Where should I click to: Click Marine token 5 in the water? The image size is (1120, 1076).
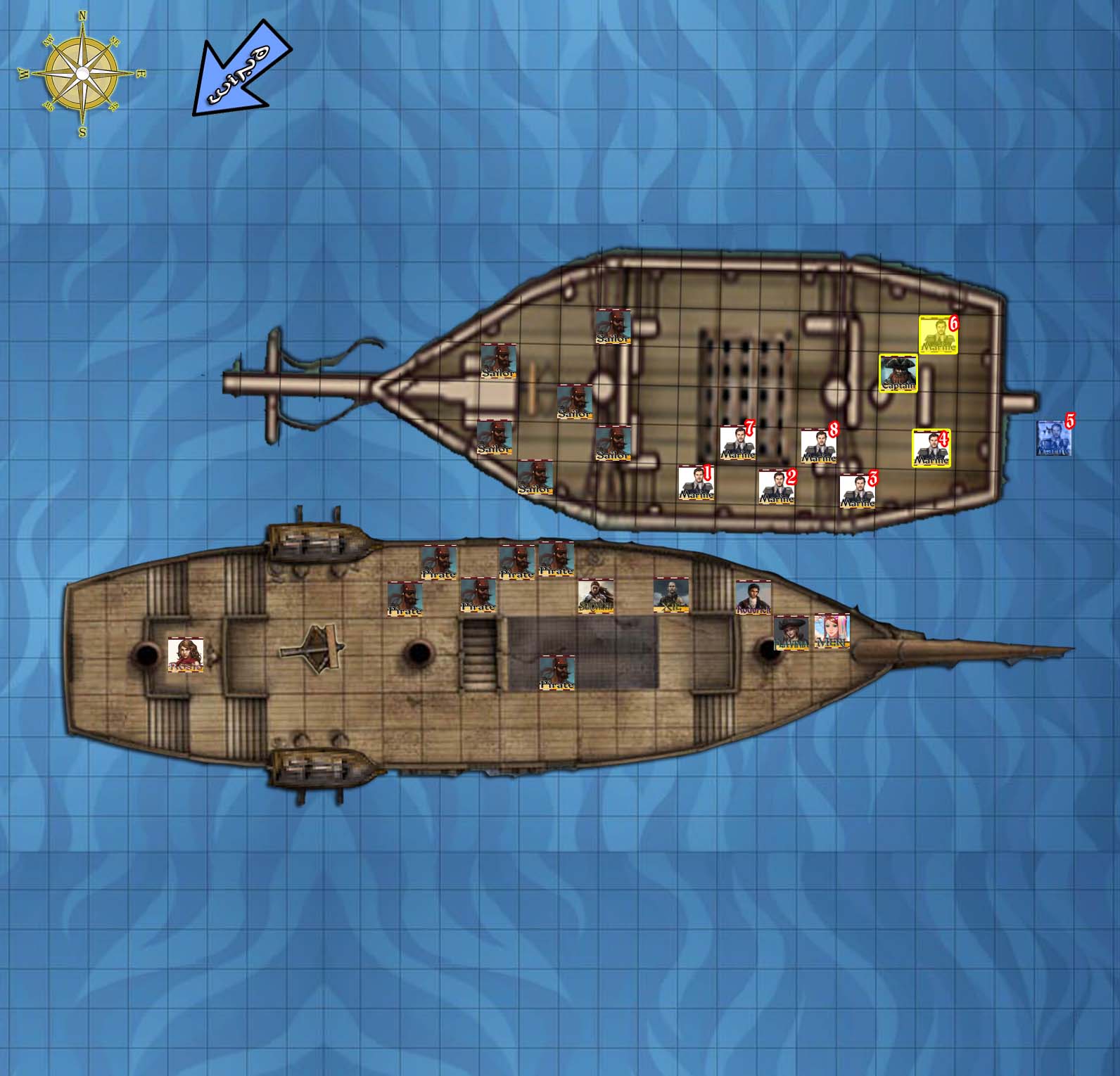(x=1054, y=438)
